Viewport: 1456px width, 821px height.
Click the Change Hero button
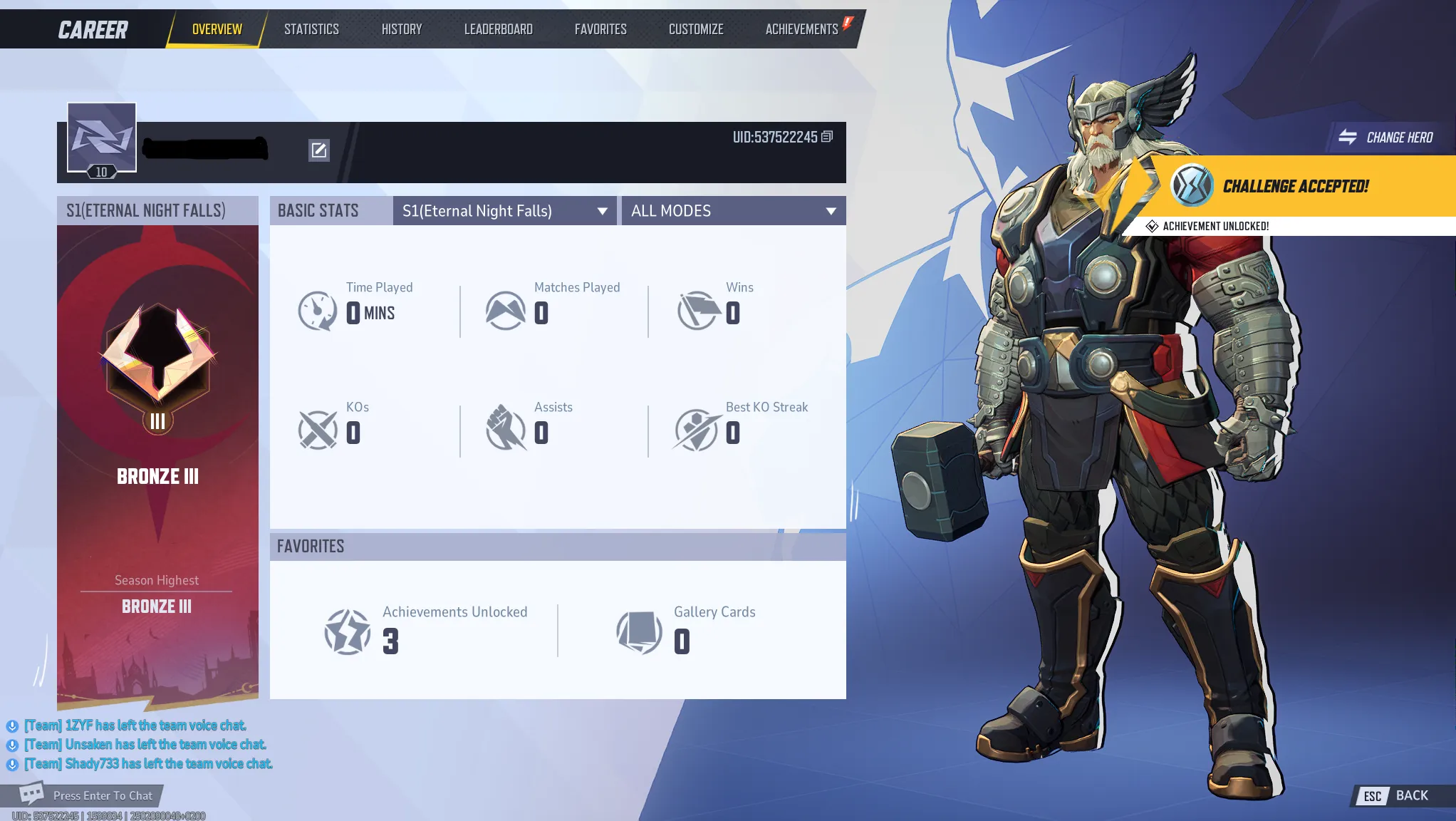1388,138
